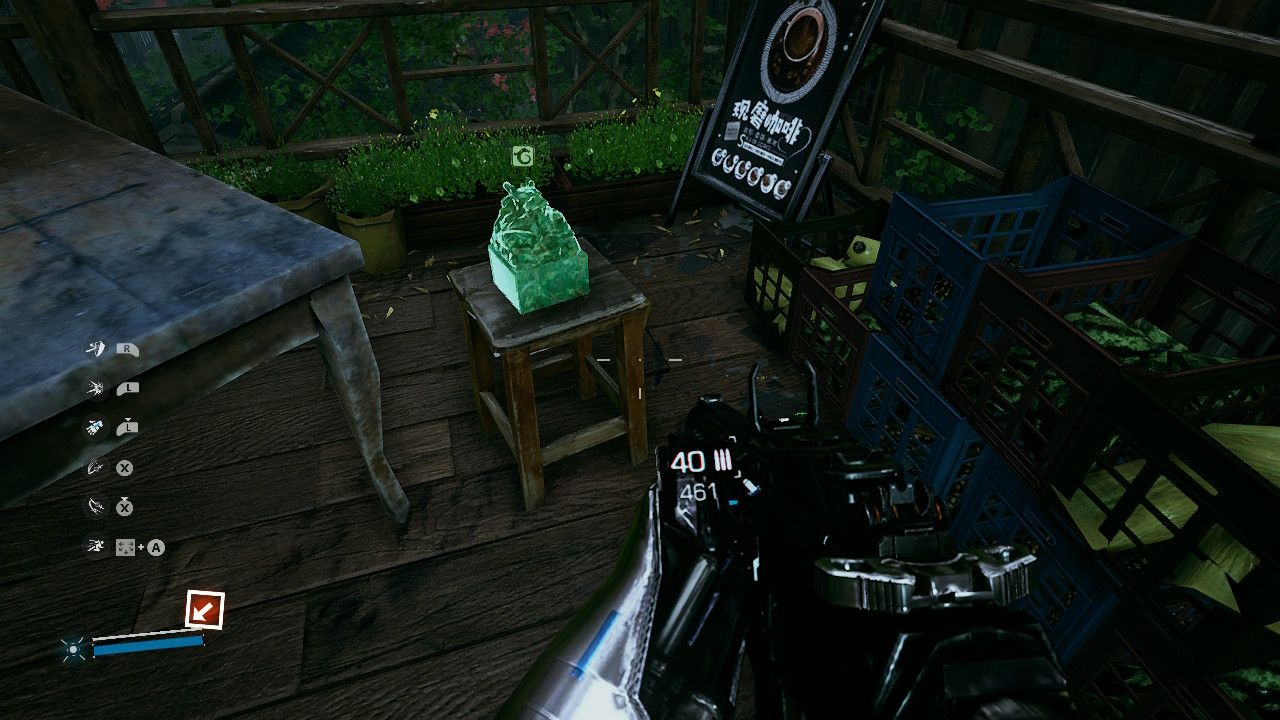Toggle the X face button prompt
Screen dimensions: 1280x720
coord(126,466)
